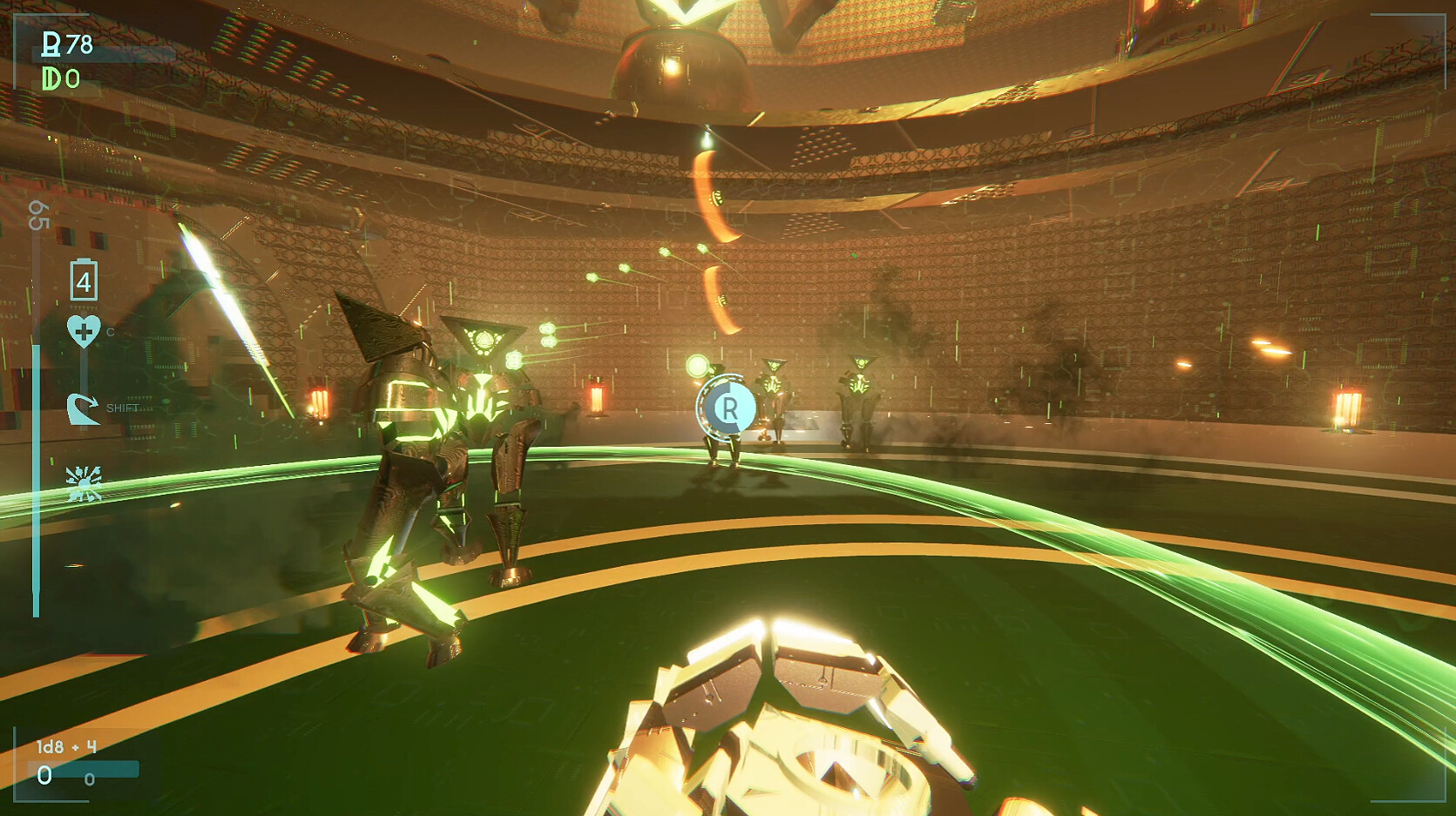Toggle the health counter readout 78
The width and height of the screenshot is (1456, 816).
point(80,44)
